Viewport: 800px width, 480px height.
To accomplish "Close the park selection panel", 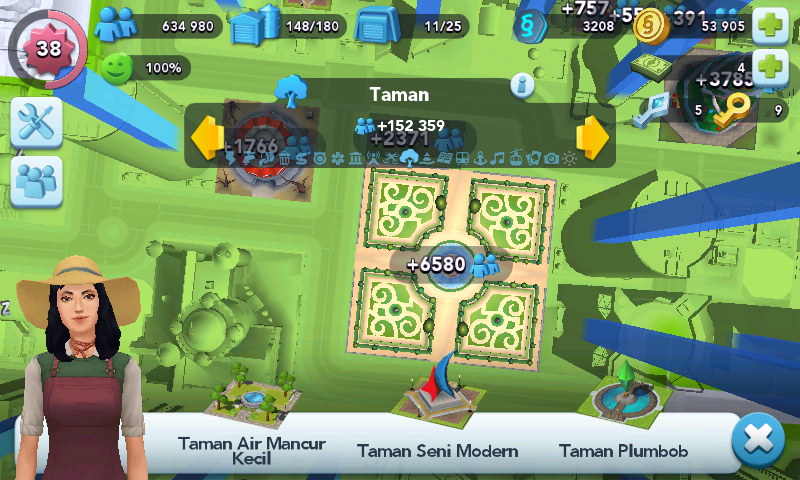I will [x=758, y=441].
